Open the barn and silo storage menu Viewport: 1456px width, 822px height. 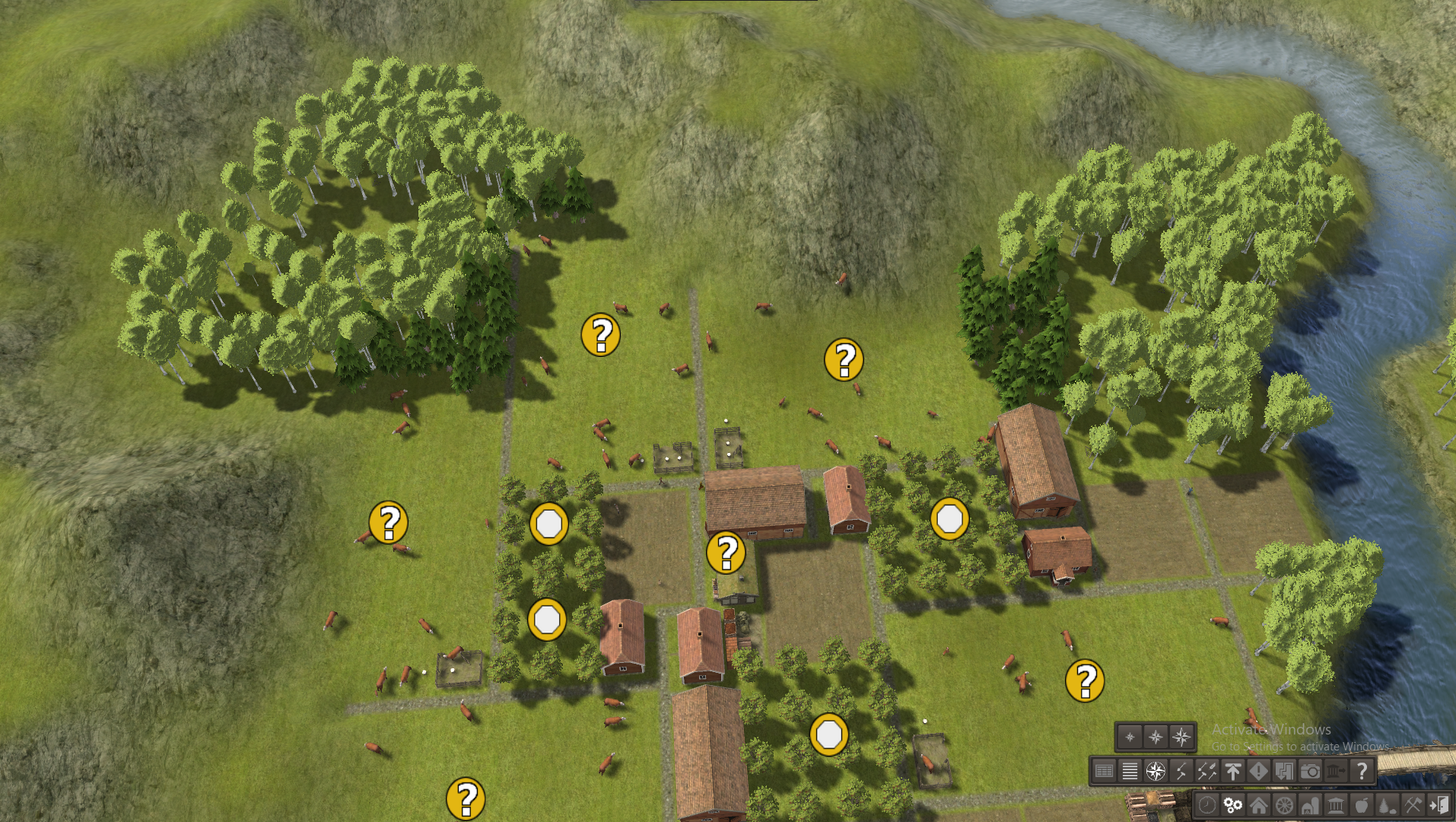pyautogui.click(x=1310, y=805)
